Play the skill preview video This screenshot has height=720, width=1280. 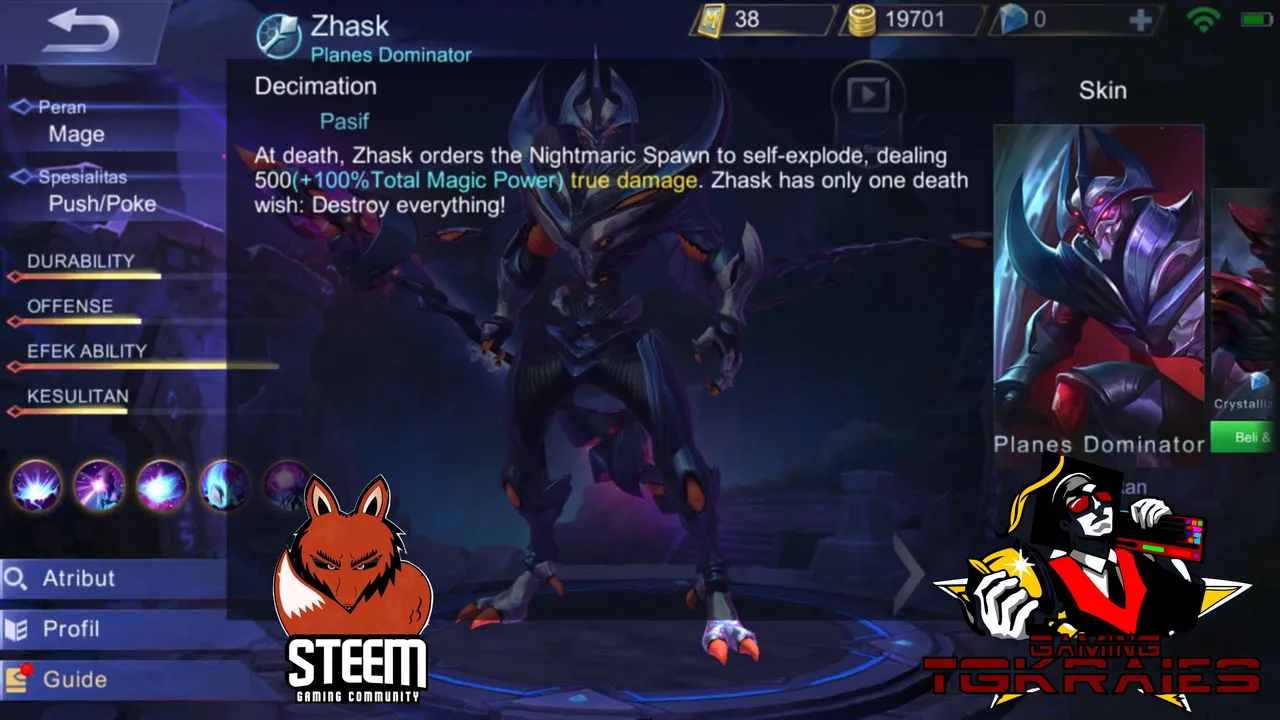pos(867,96)
